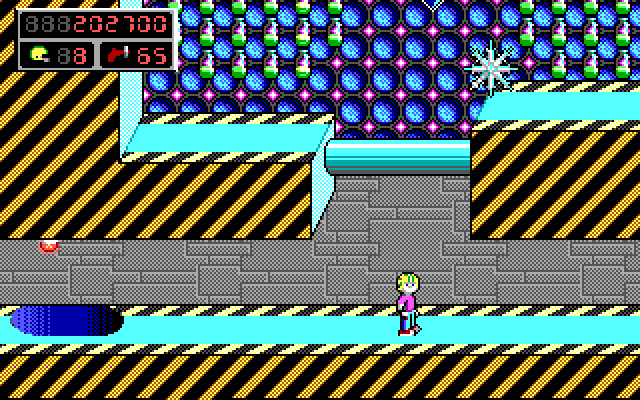Image resolution: width=640 pixels, height=400 pixels.
Task: Click the Keen helmet lives icon
Action: click(x=39, y=54)
